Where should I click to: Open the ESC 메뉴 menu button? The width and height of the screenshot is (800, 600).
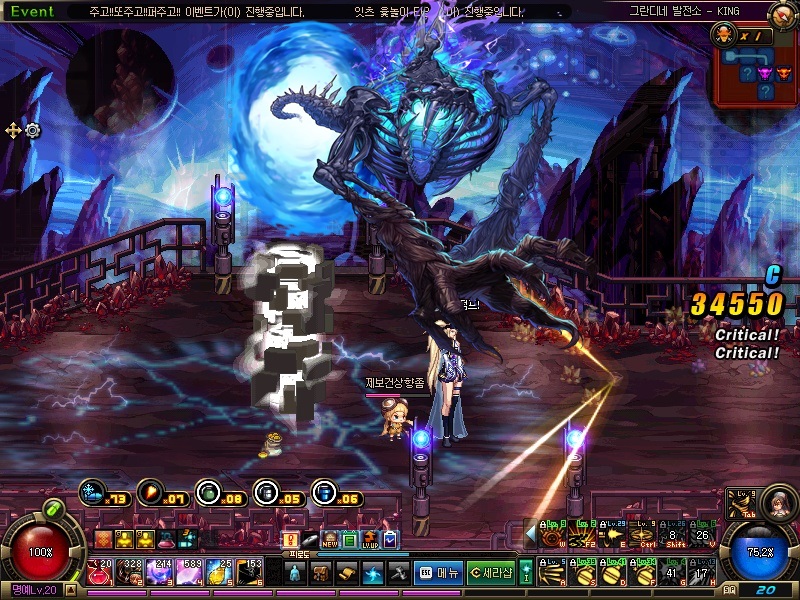pyautogui.click(x=437, y=572)
